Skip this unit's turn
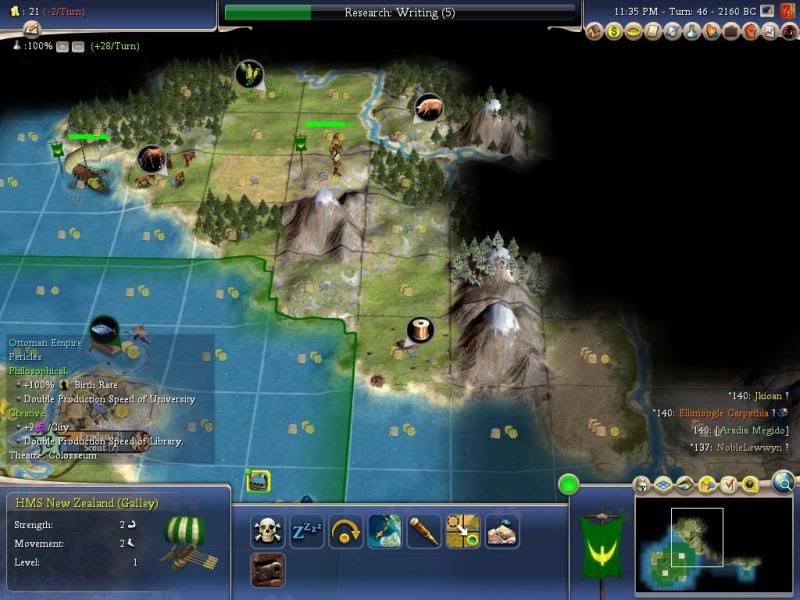The height and width of the screenshot is (600, 800). coord(345,531)
